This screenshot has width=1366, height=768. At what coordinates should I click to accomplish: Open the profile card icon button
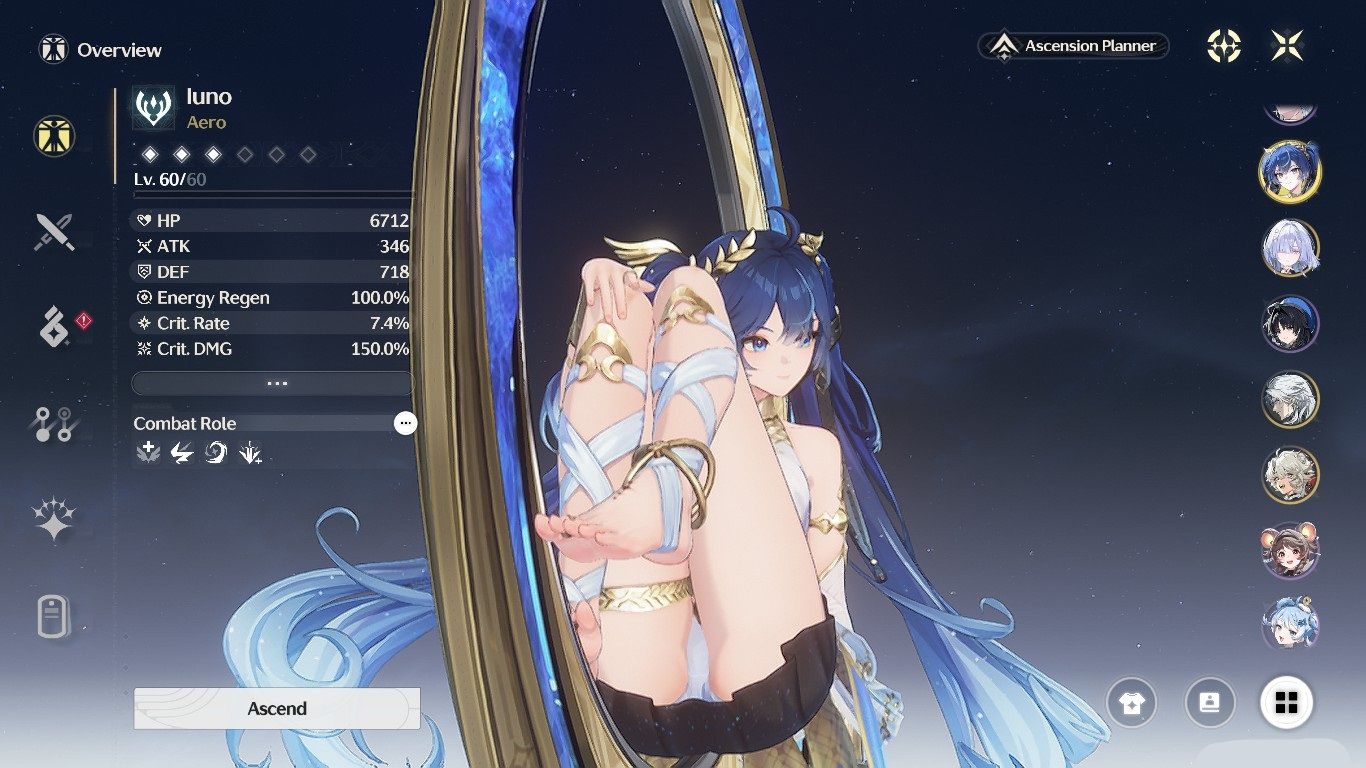(x=1210, y=702)
